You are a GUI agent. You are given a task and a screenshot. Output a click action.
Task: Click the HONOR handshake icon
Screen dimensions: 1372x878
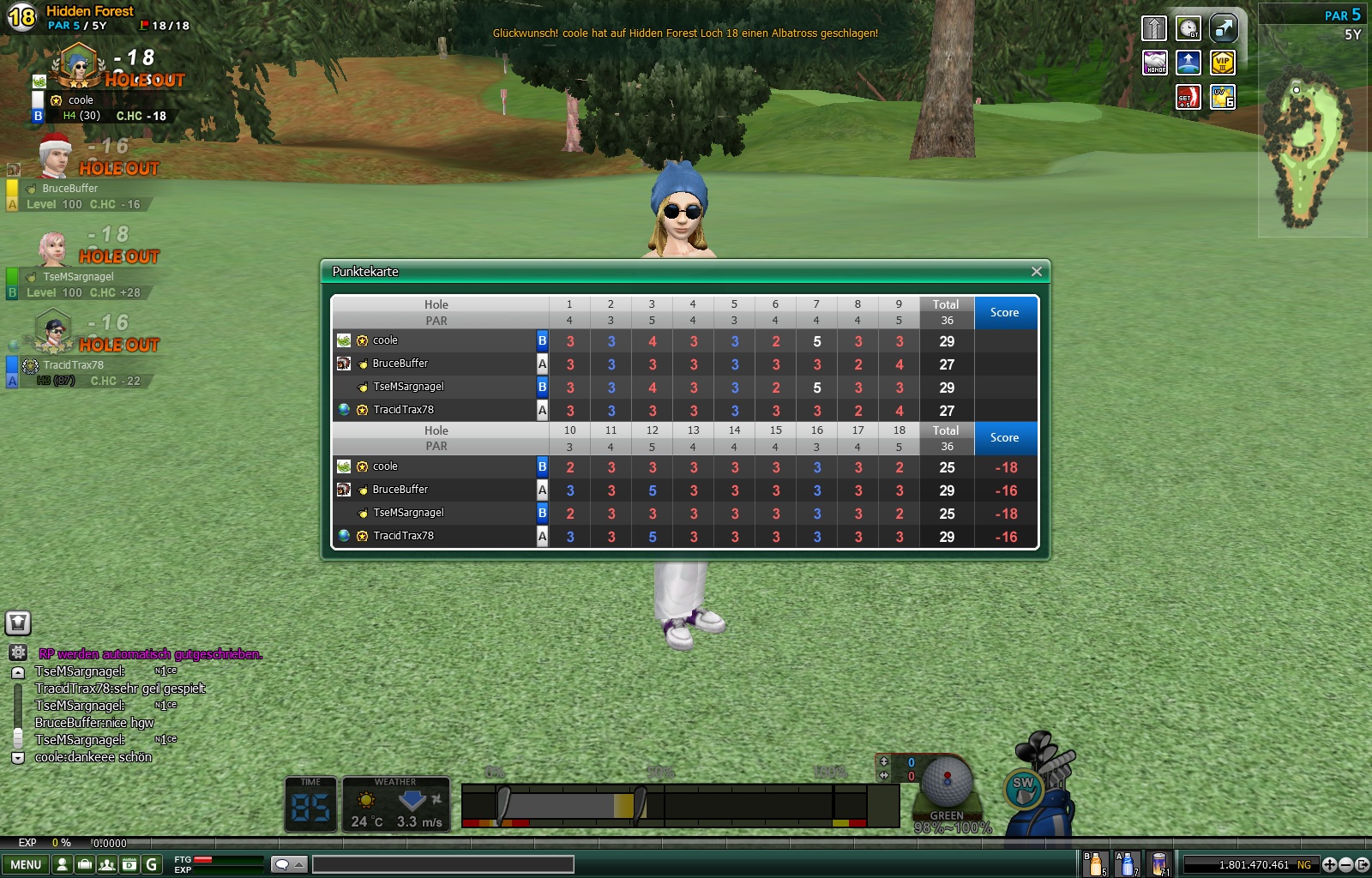click(1155, 63)
